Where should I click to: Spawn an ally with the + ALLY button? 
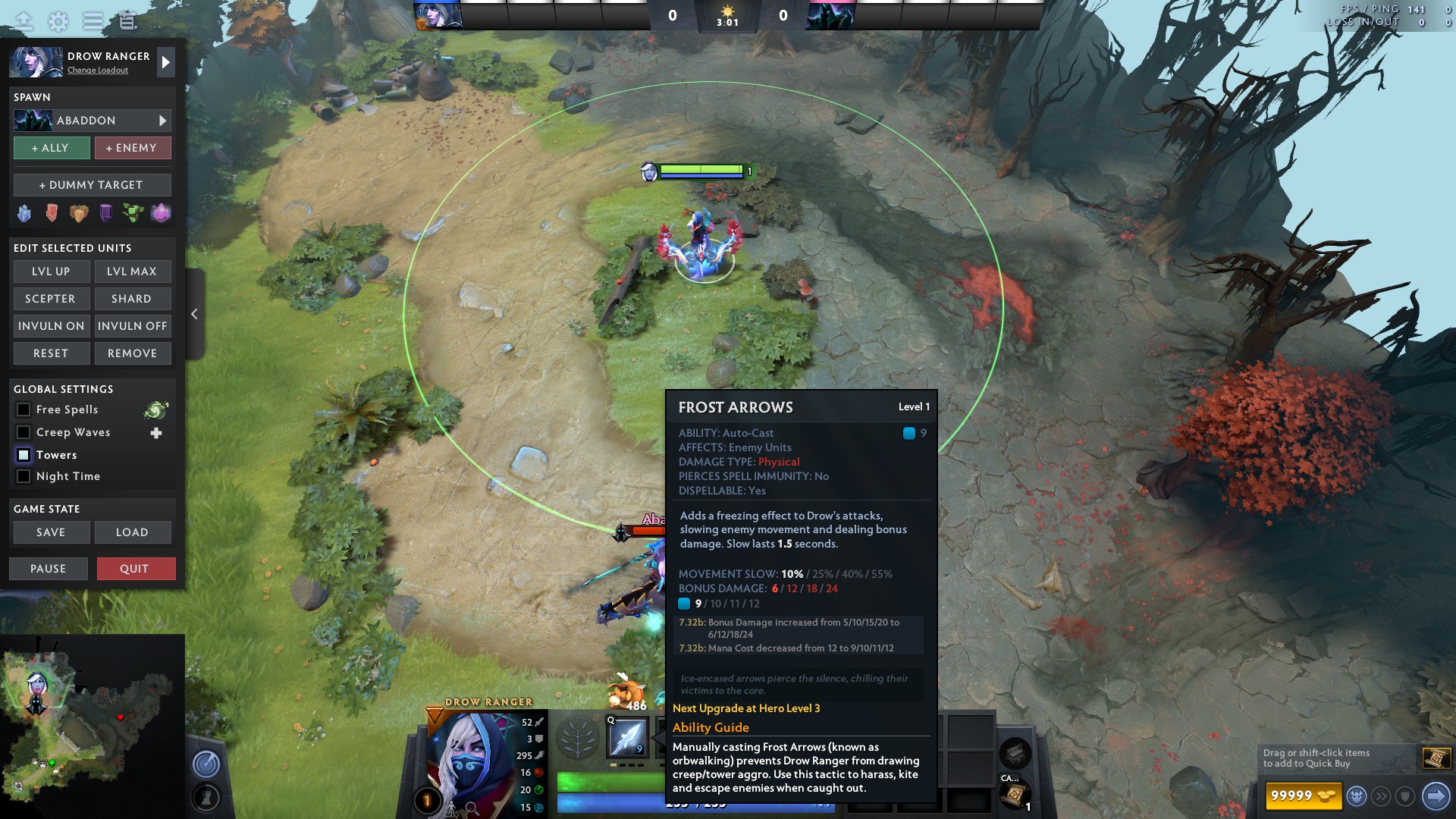[x=51, y=148]
